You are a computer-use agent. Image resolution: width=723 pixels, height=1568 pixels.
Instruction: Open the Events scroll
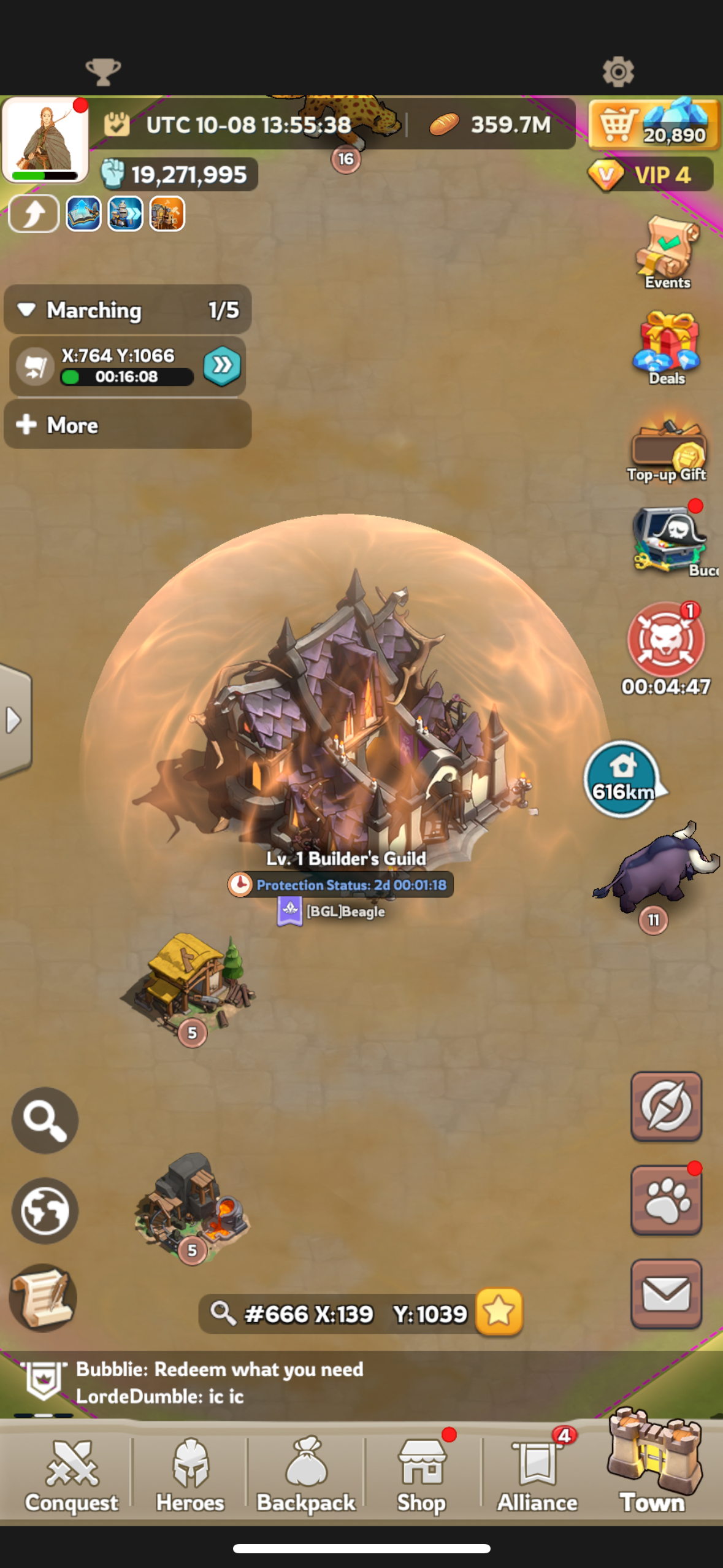coord(667,252)
